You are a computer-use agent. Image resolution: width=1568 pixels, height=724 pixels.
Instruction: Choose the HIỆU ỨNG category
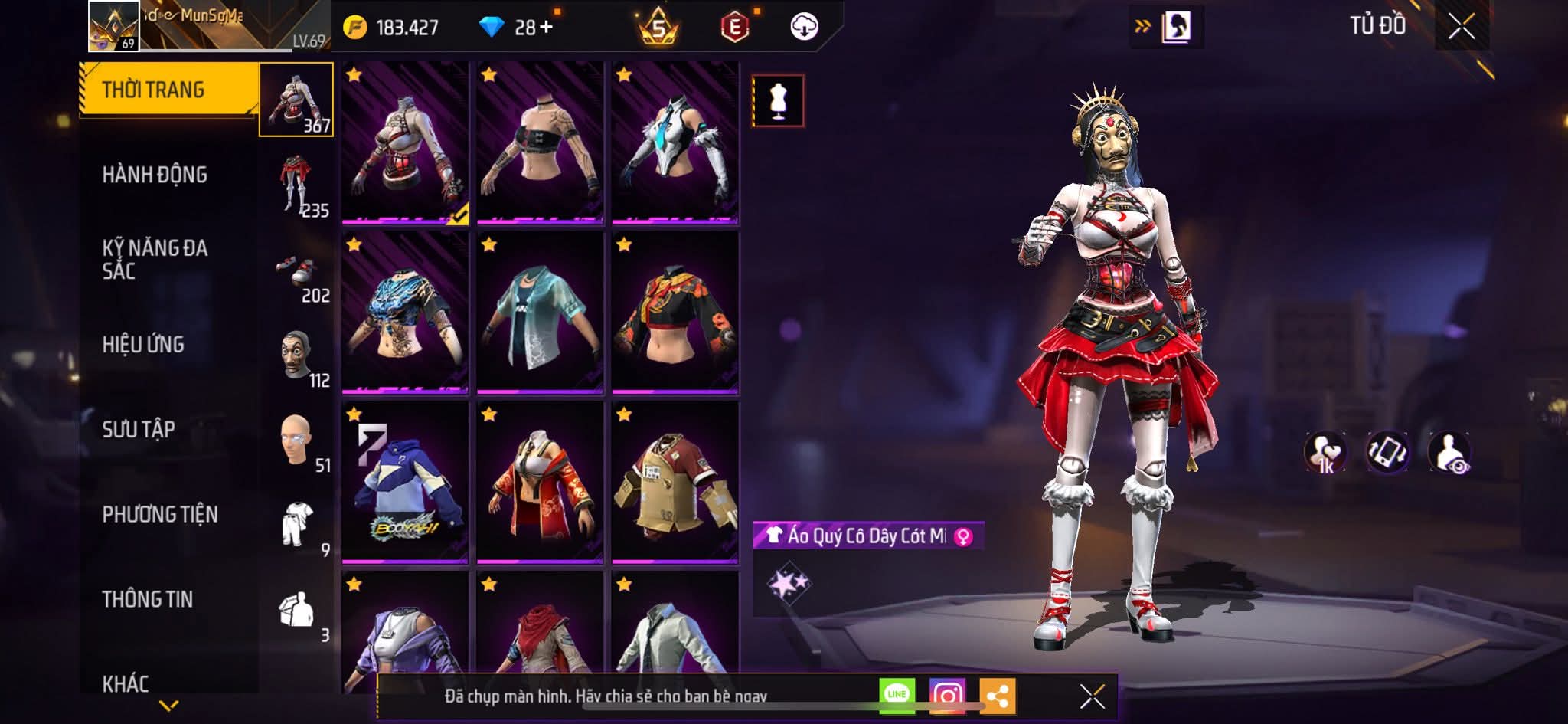pyautogui.click(x=143, y=345)
